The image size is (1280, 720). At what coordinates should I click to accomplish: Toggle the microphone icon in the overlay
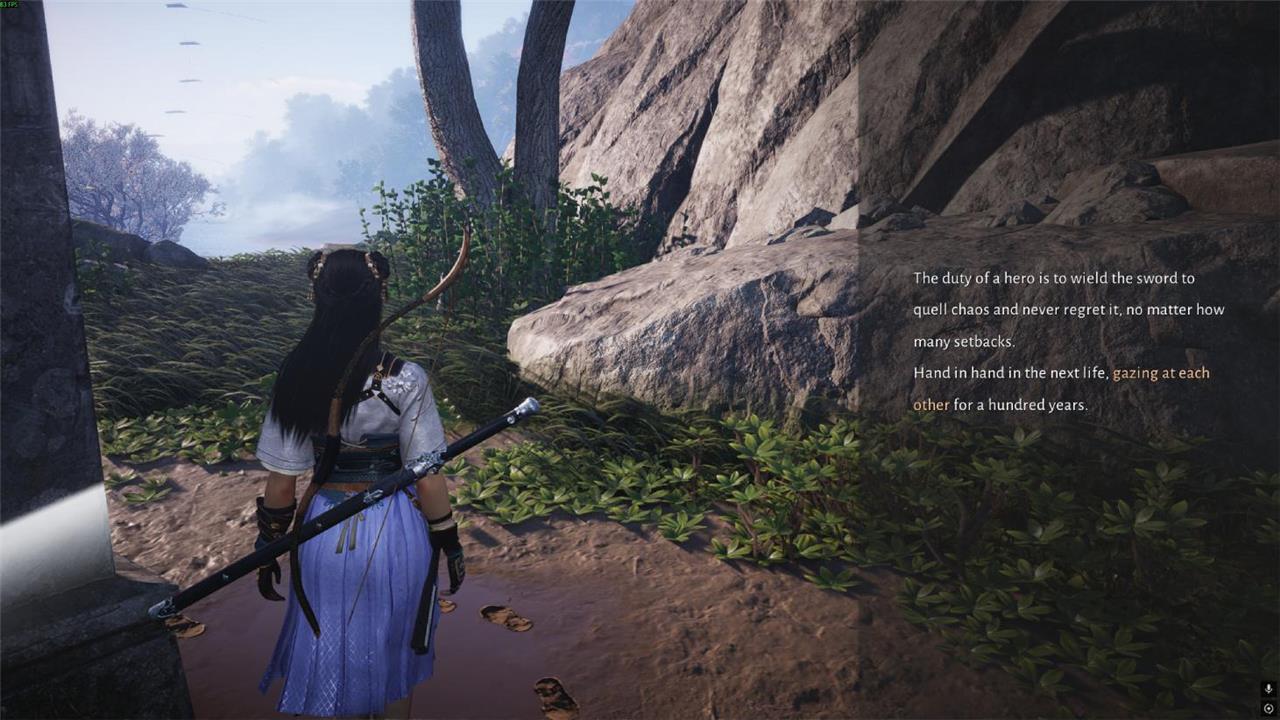(x=1268, y=689)
